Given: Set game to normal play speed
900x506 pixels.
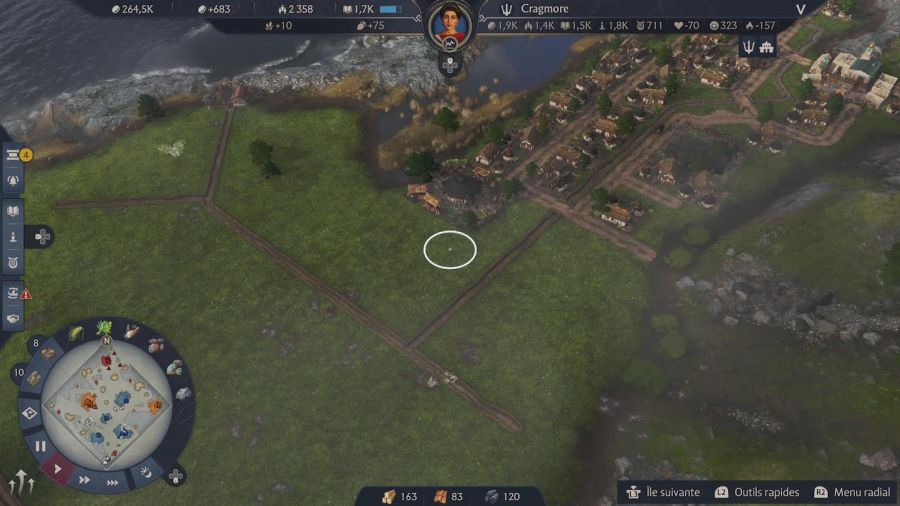Looking at the screenshot, I should (58, 468).
